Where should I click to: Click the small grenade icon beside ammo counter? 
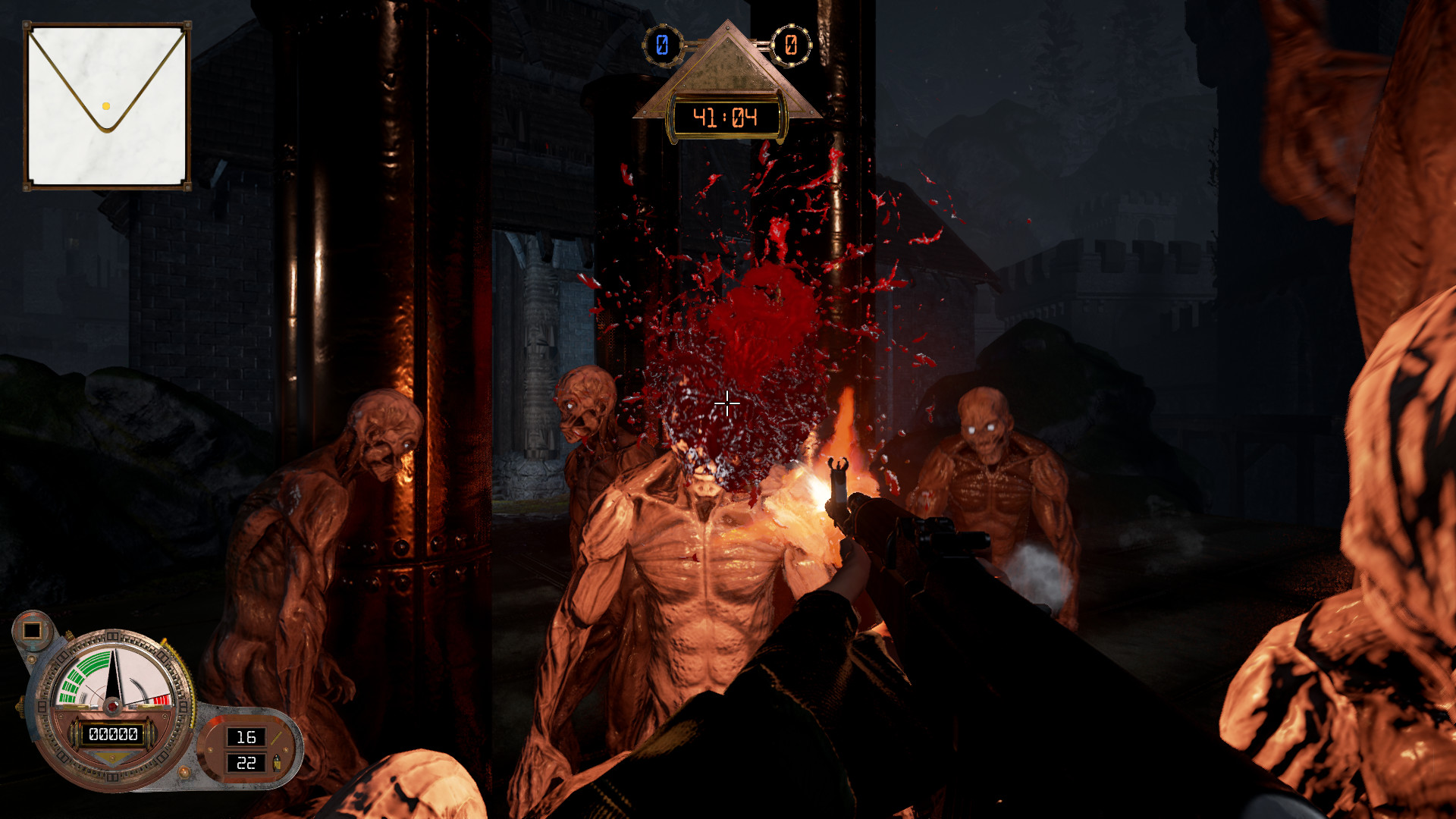(276, 763)
